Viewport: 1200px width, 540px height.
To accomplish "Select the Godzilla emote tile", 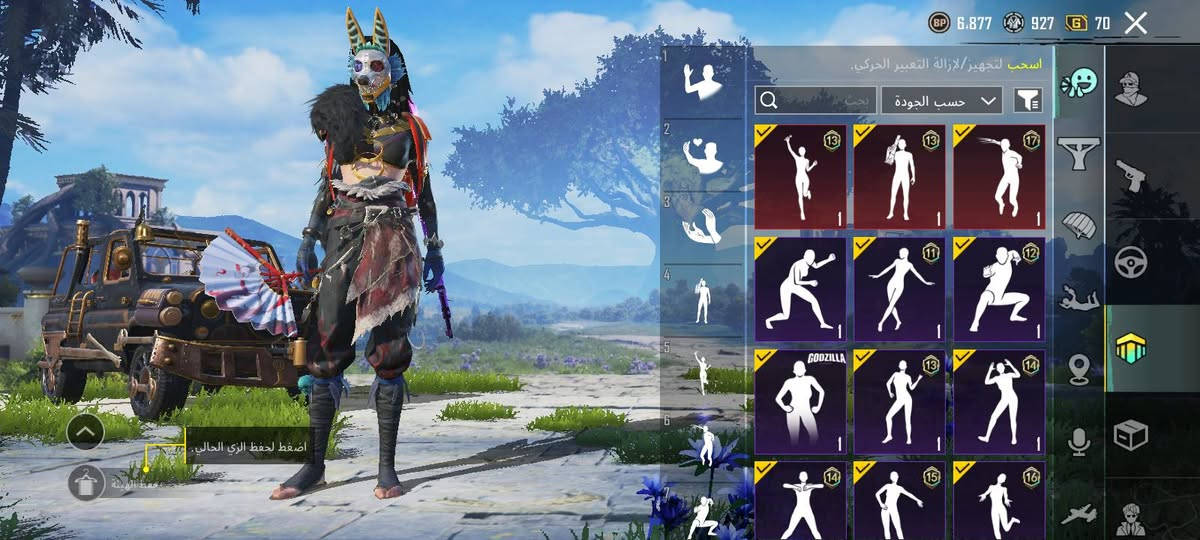I will (800, 400).
